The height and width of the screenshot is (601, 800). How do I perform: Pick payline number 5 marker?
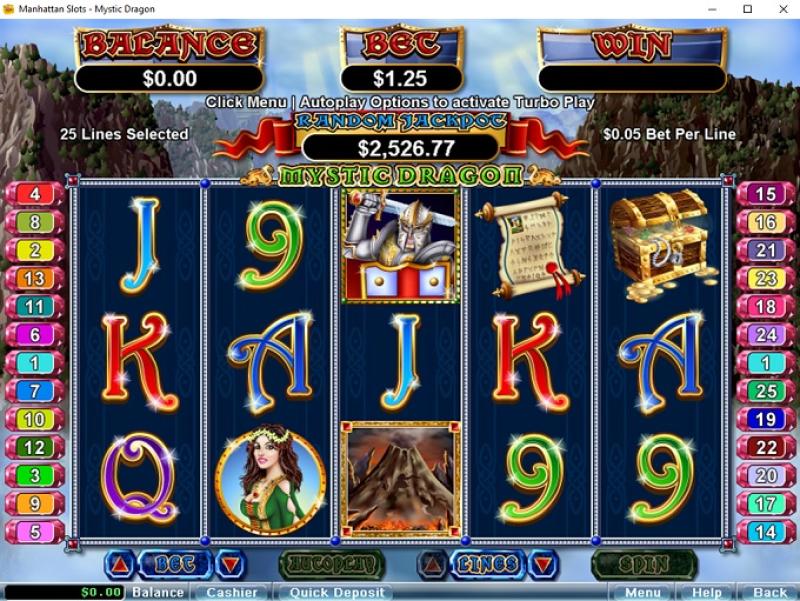35,532
